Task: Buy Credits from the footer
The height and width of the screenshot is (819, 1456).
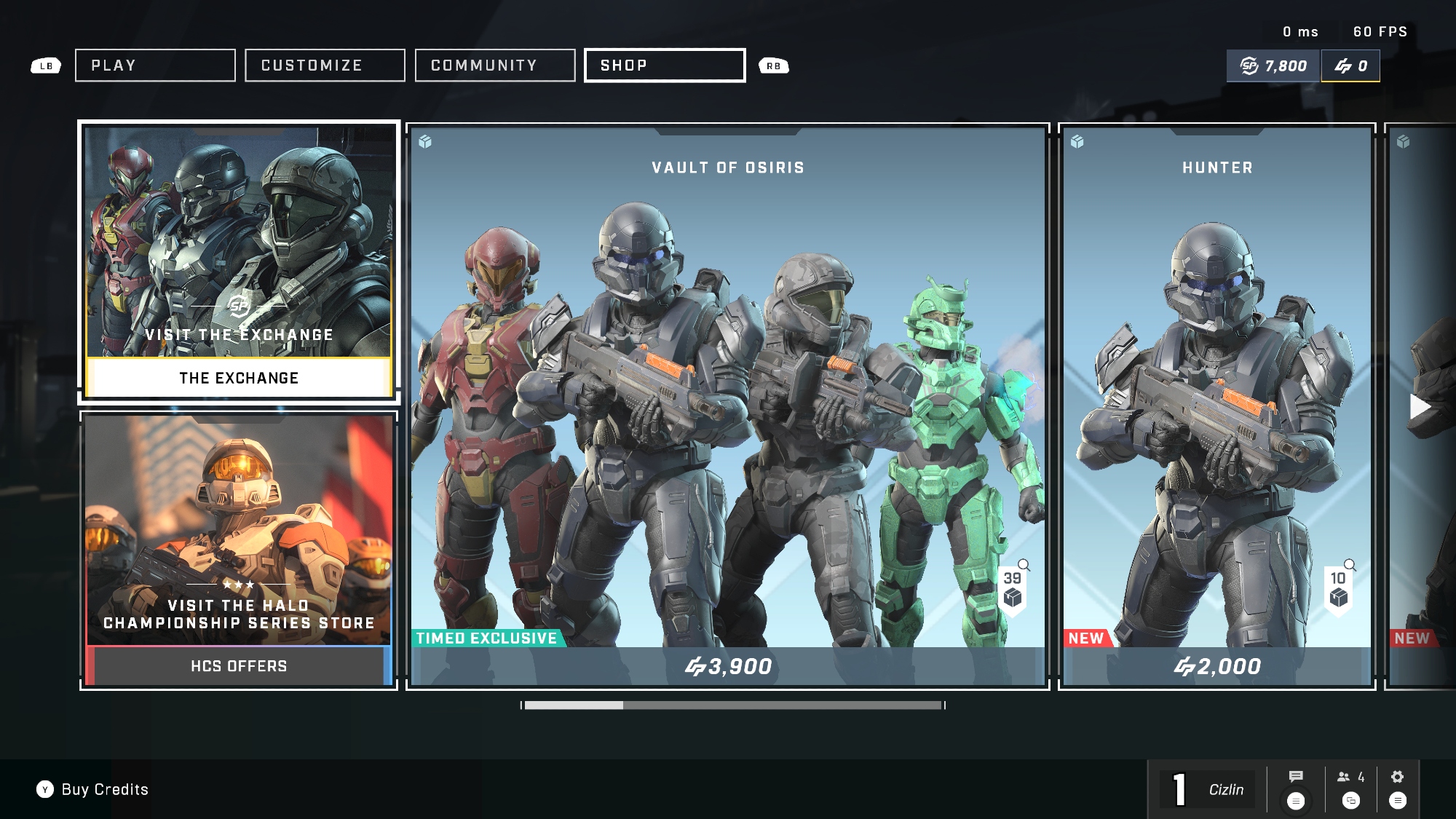Action: click(x=93, y=790)
